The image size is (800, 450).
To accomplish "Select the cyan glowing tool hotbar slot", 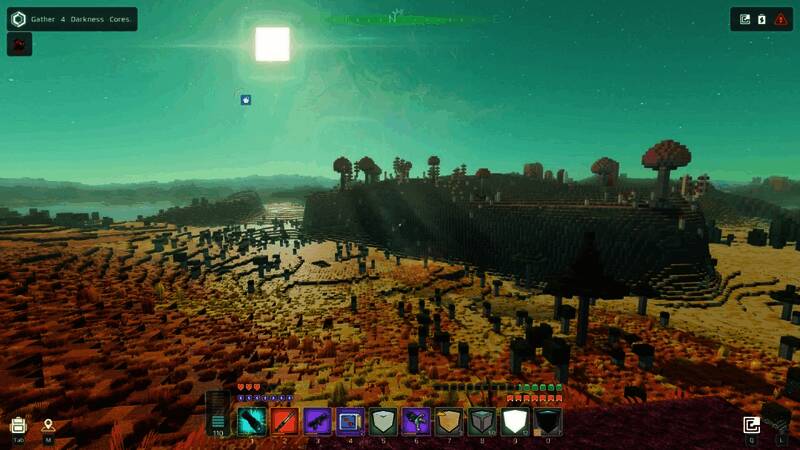I will click(x=252, y=421).
